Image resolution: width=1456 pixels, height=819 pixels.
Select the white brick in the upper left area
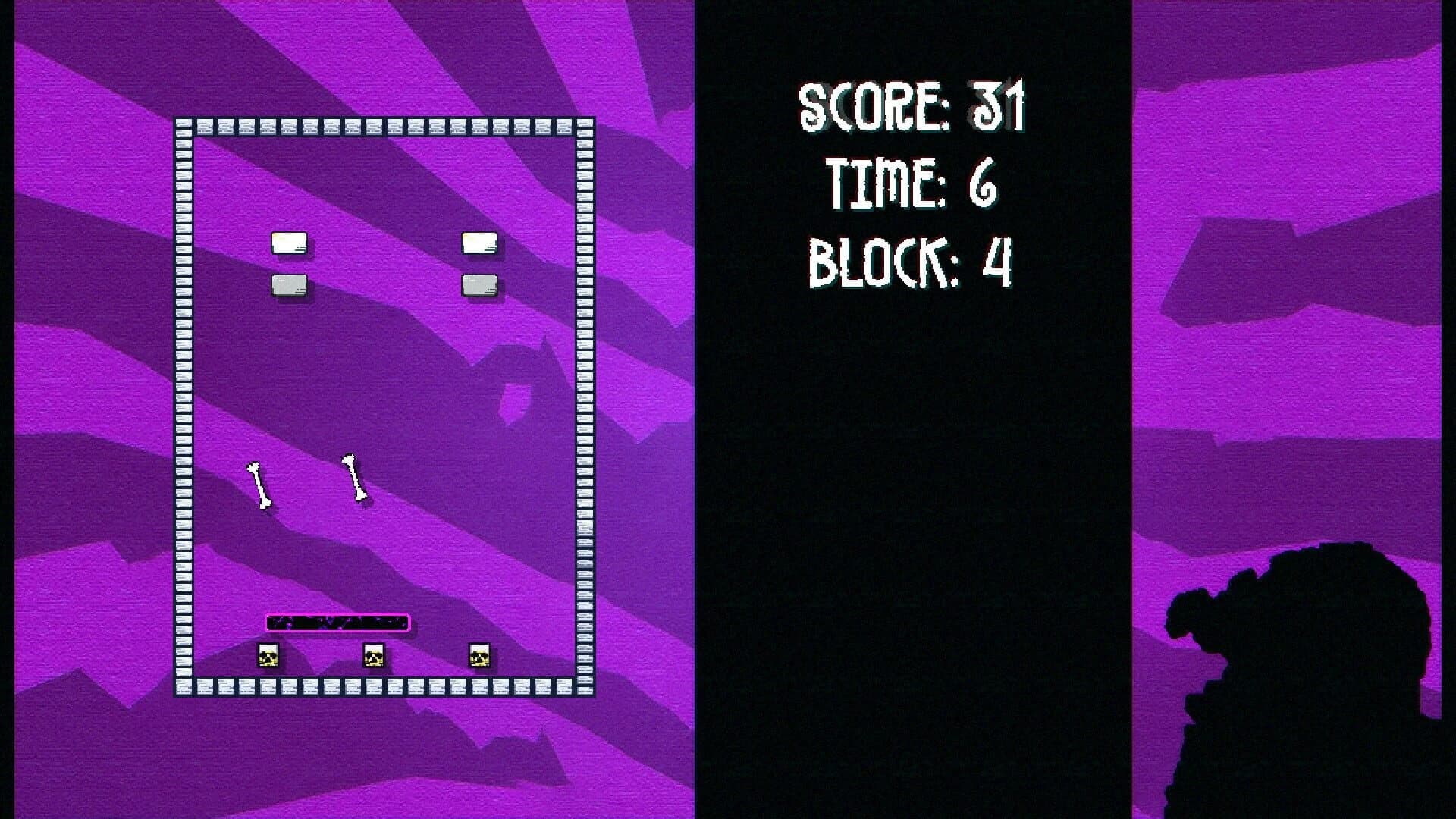click(288, 241)
